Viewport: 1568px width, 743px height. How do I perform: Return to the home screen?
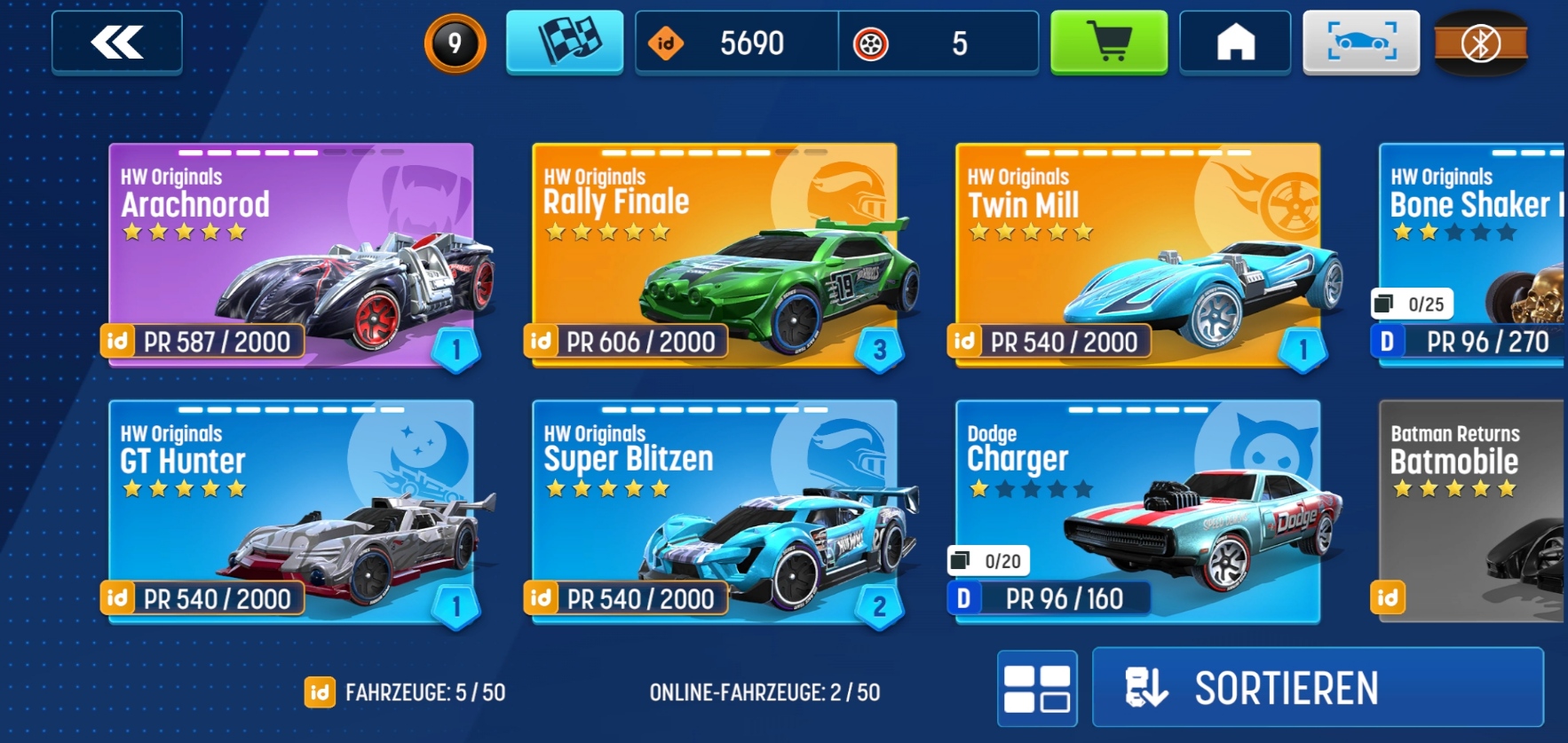point(1235,42)
